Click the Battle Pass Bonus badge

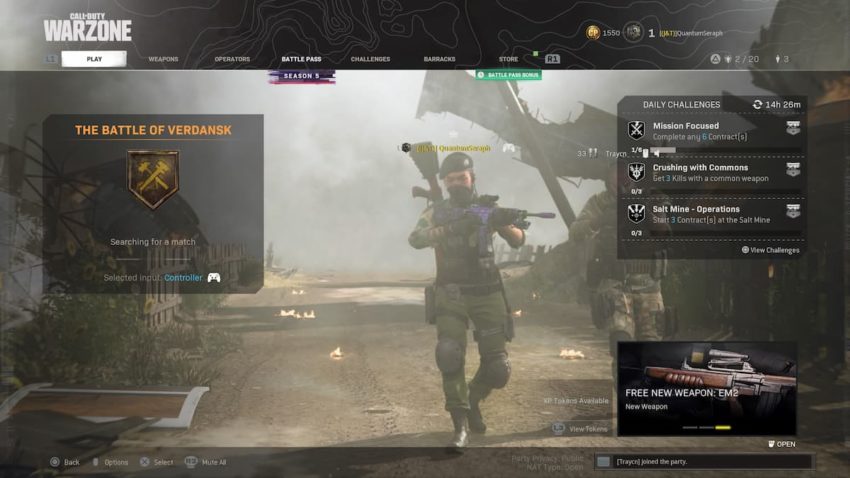click(509, 75)
